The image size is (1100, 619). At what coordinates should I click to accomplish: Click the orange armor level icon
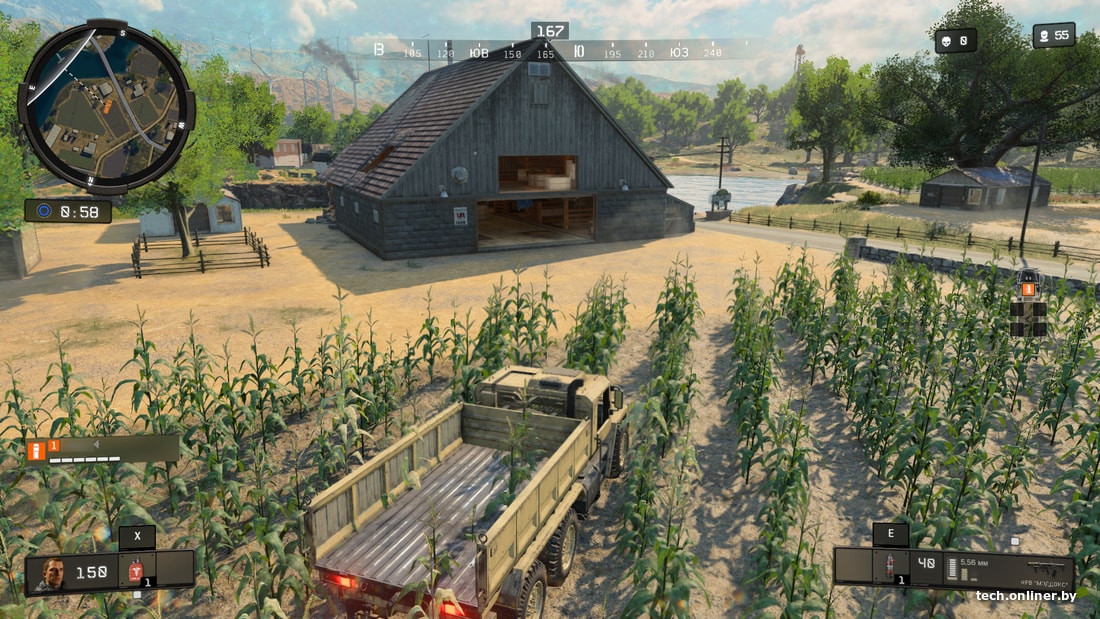pyautogui.click(x=37, y=449)
